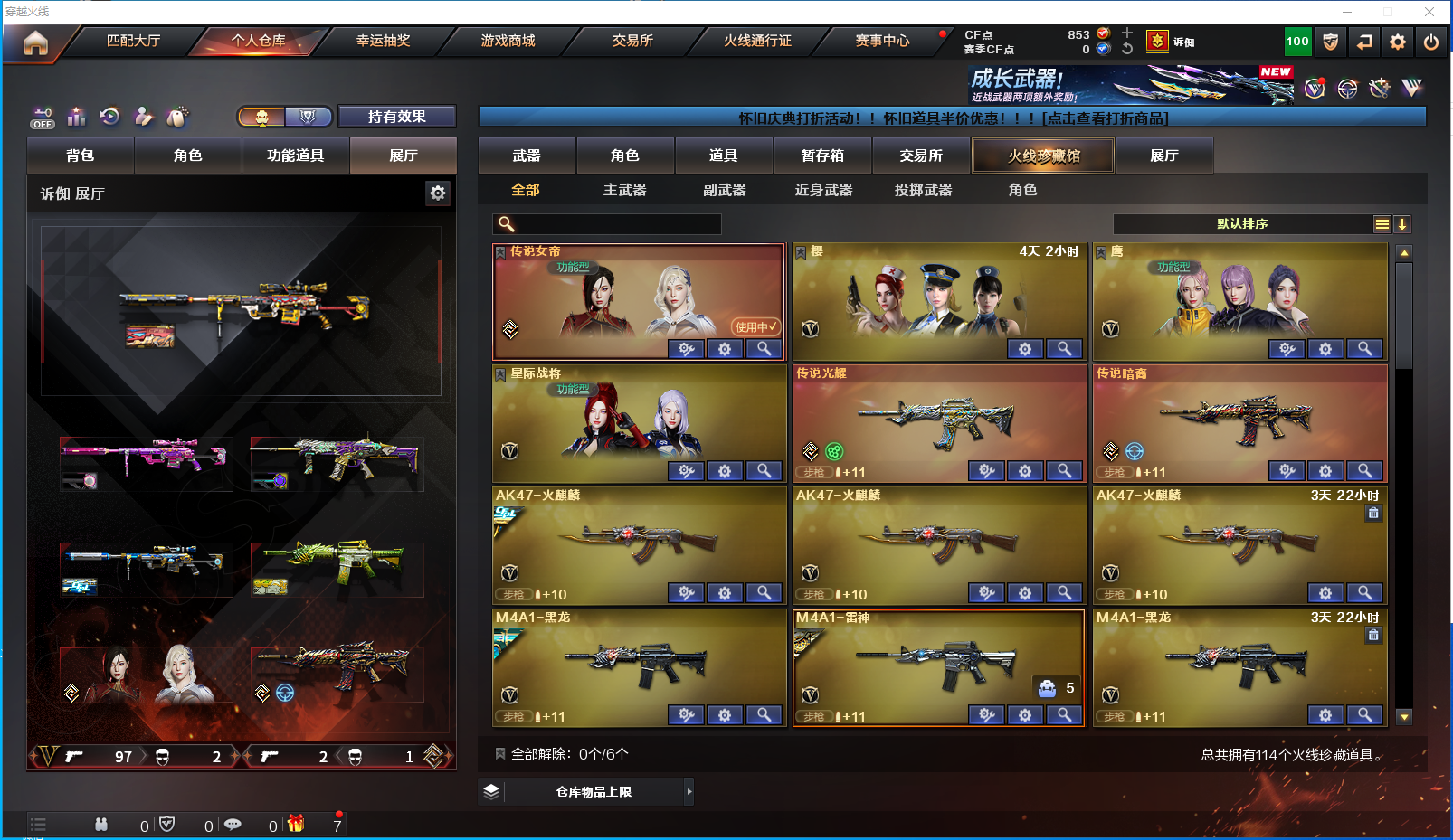Viewport: 1453px width, 840px height.
Task: Switch to the 功能道具 tab
Action: coord(295,156)
